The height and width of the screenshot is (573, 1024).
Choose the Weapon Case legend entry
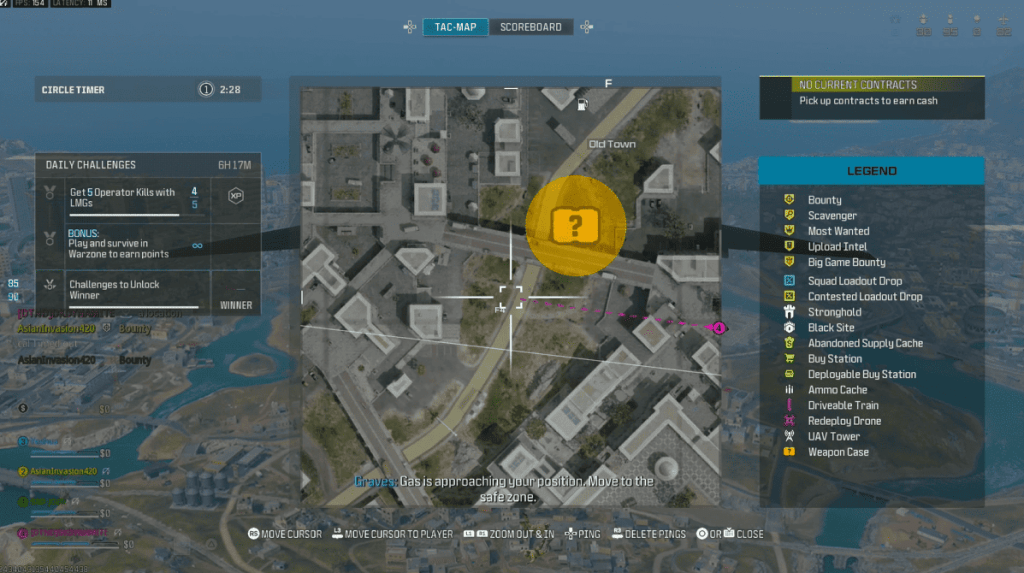point(838,452)
